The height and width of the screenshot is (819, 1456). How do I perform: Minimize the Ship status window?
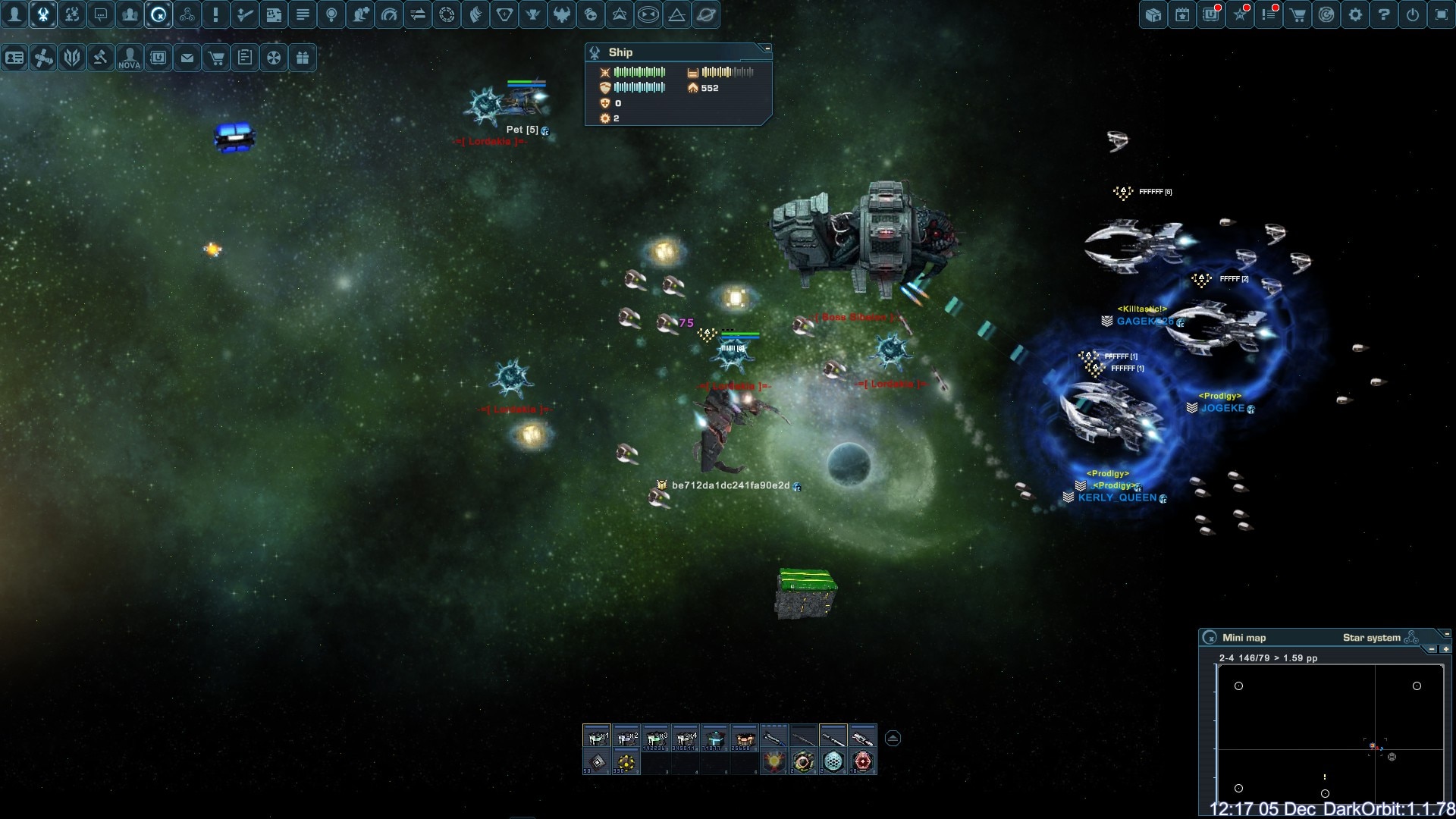pyautogui.click(x=767, y=49)
